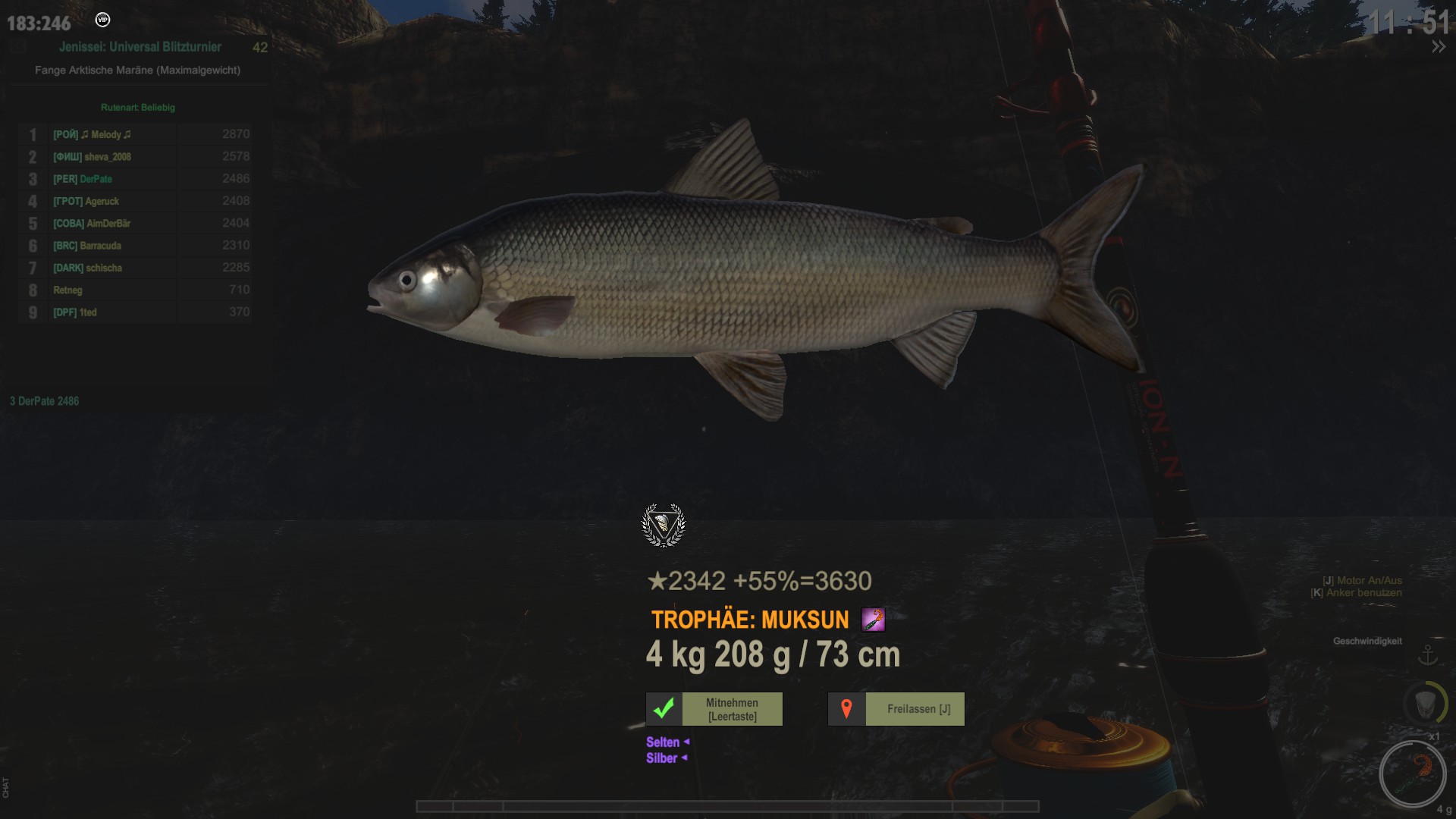Select the circular bait slot icon

(x=1412, y=773)
